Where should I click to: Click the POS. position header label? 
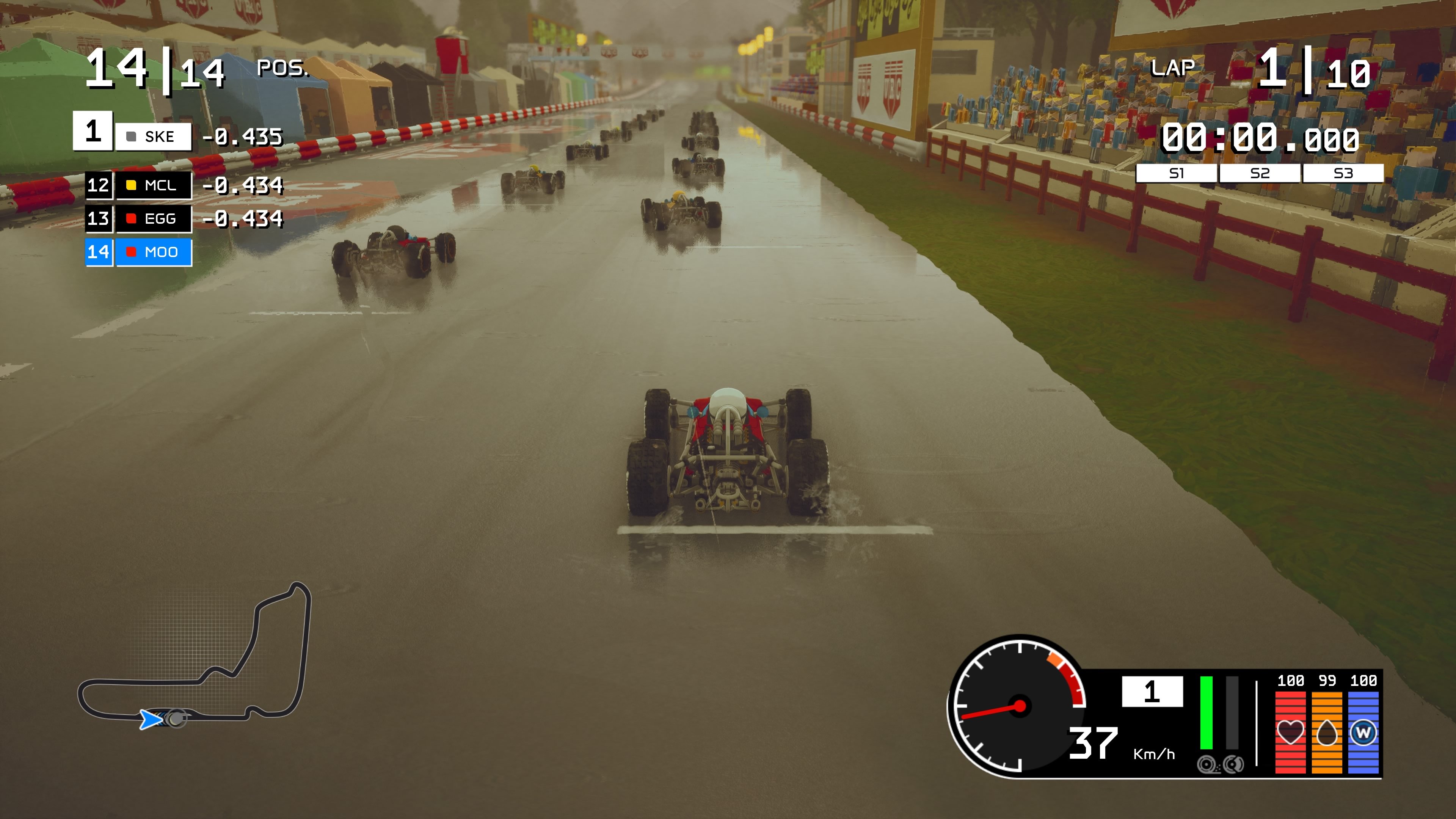tap(282, 68)
